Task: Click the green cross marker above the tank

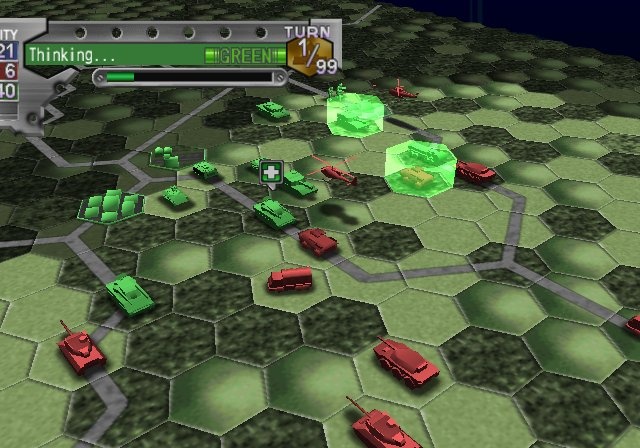Action: click(270, 173)
